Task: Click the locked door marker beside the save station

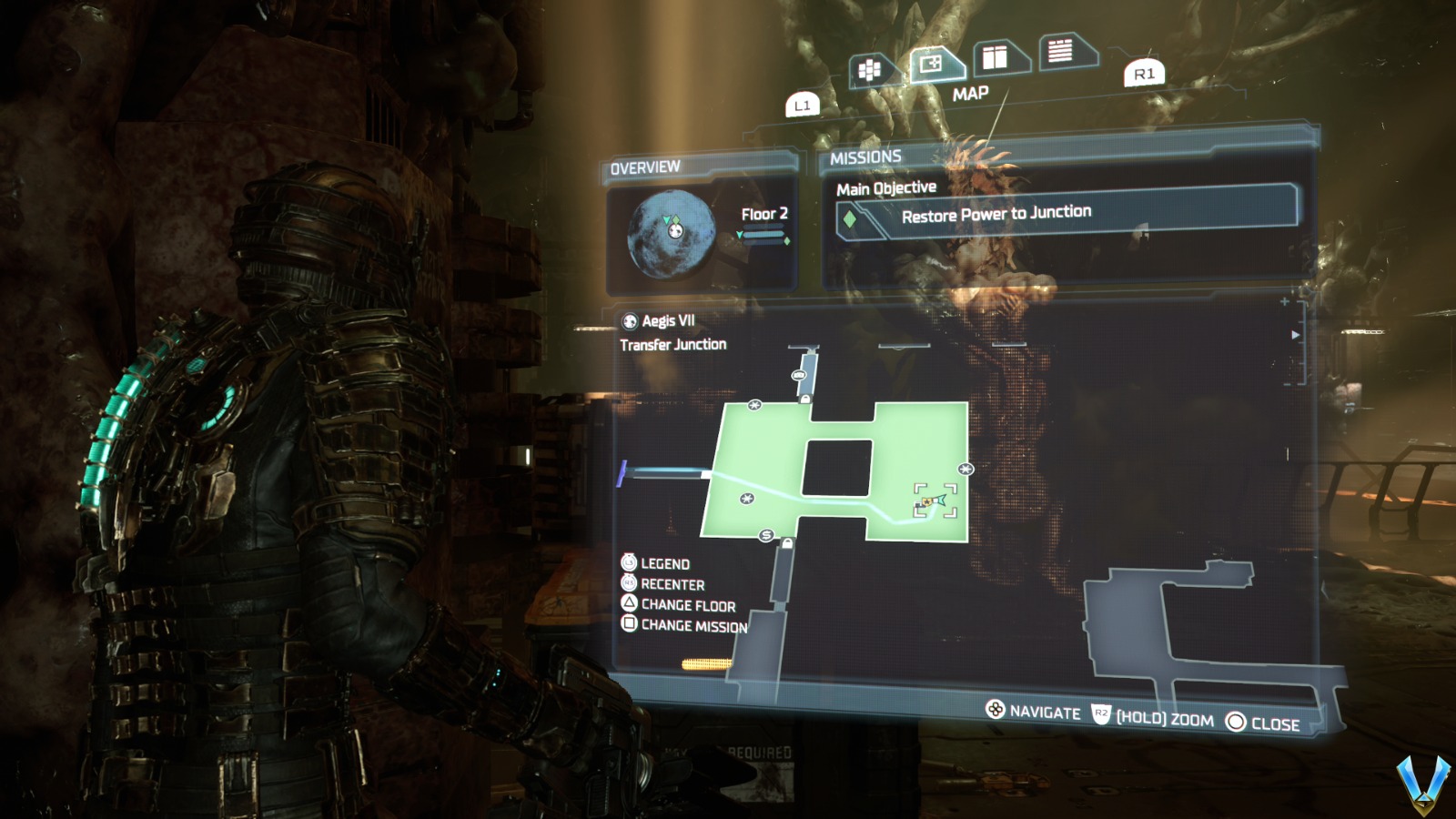Action: coord(787,543)
